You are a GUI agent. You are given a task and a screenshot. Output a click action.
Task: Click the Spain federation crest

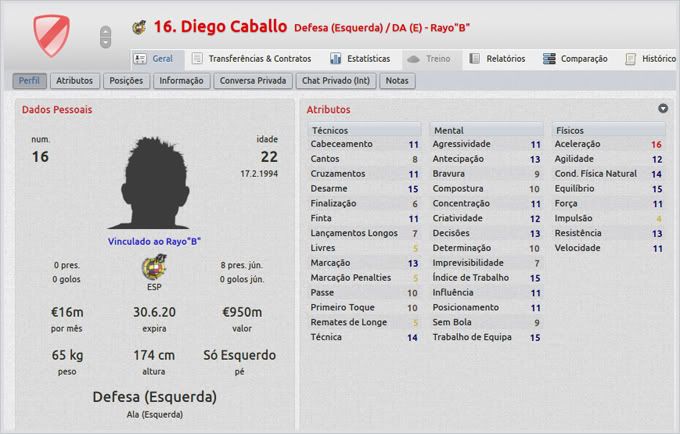[x=153, y=269]
